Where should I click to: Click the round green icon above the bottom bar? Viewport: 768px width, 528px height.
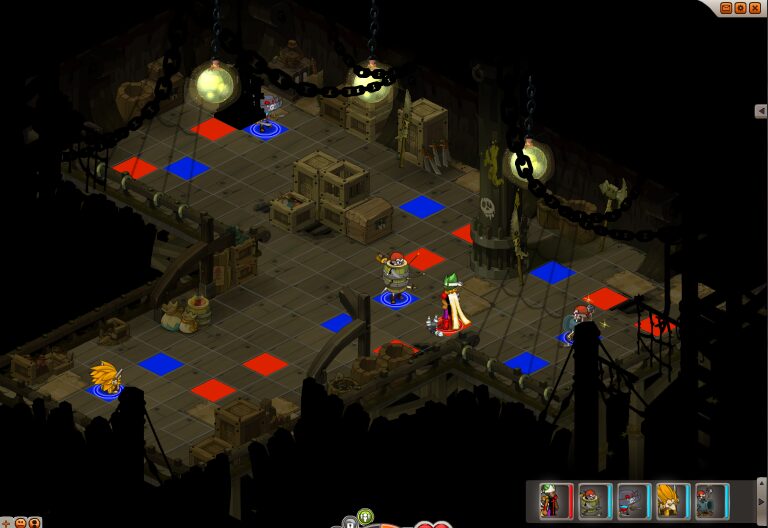(365, 516)
